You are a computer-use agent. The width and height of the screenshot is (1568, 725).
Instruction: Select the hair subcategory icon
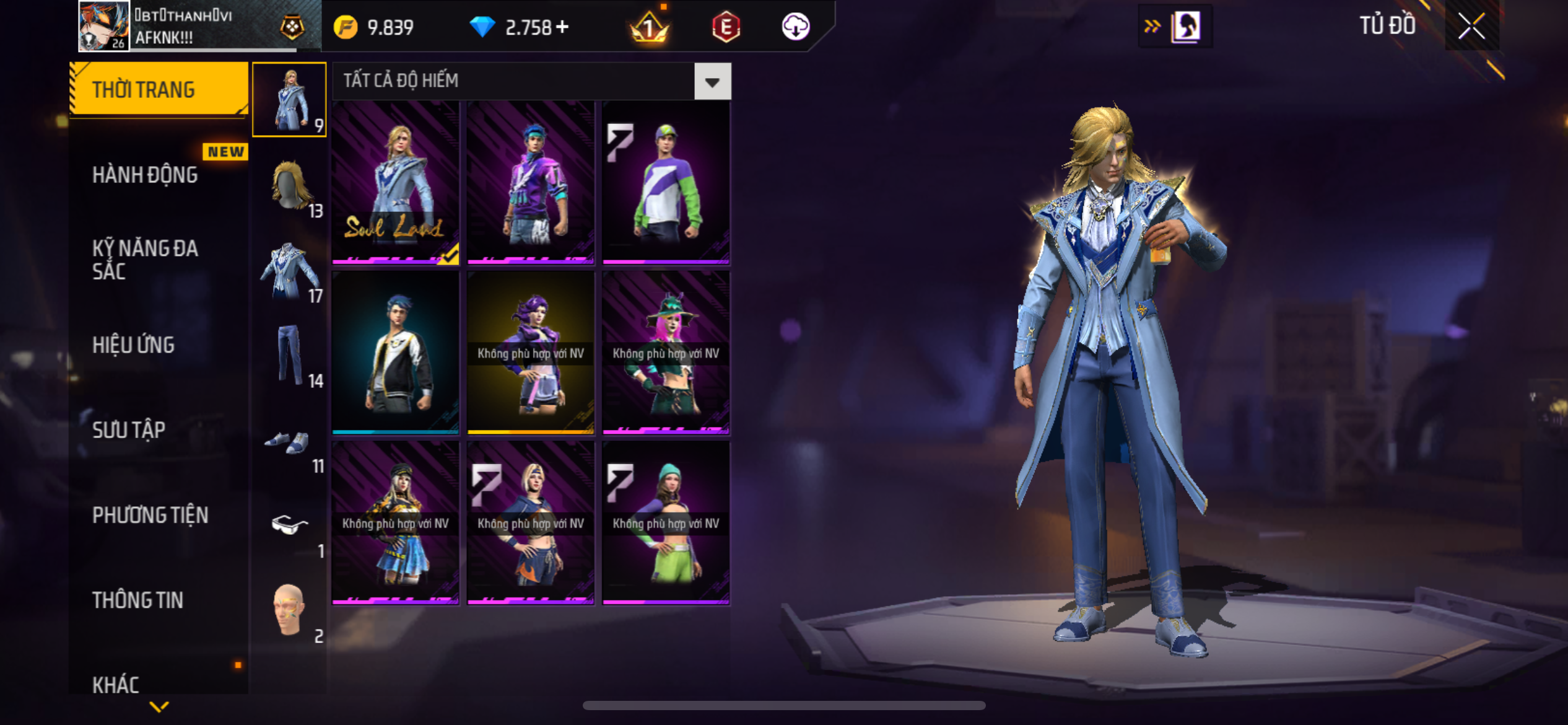click(x=289, y=185)
